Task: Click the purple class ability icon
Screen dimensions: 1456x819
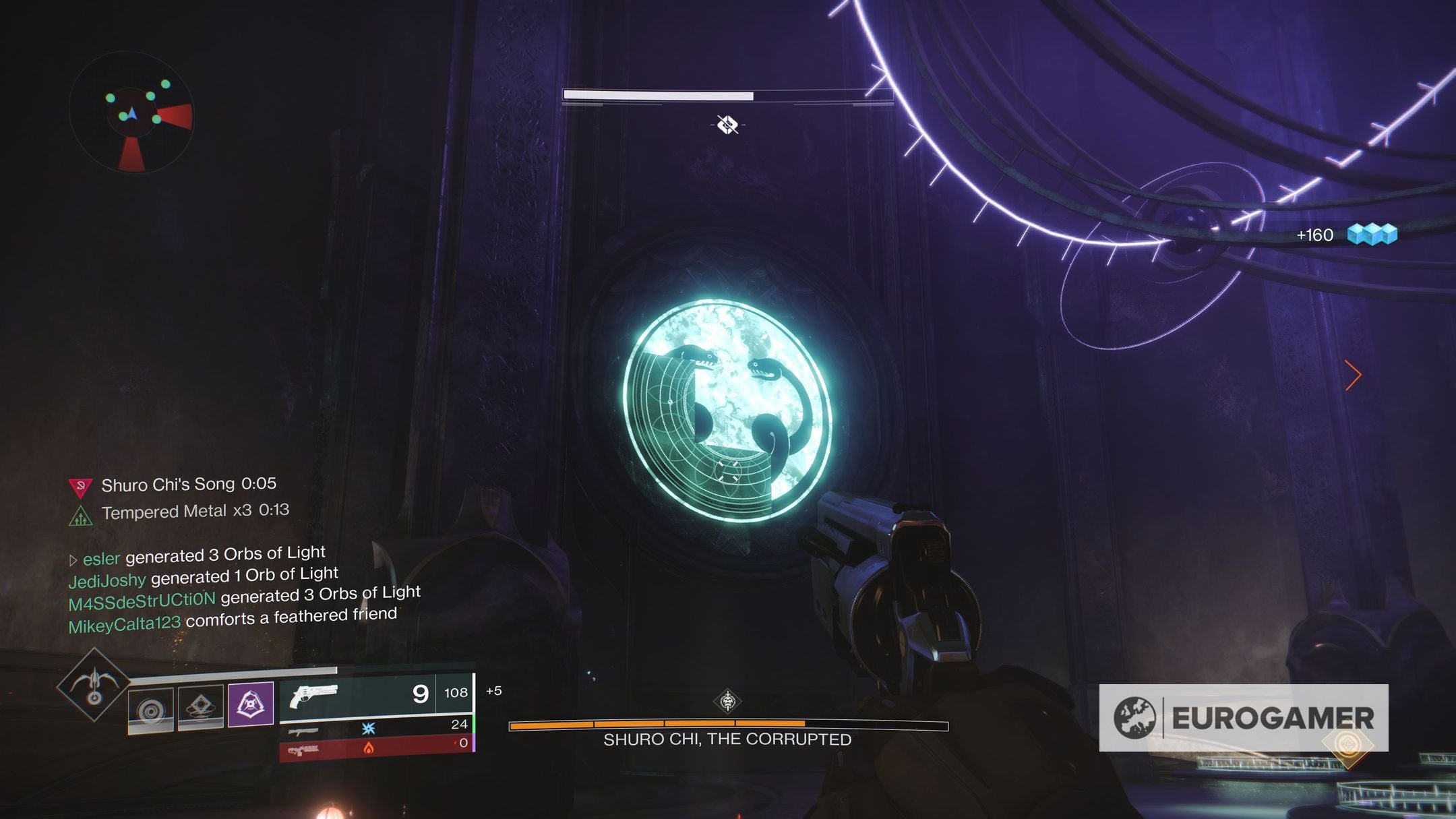Action: coord(251,704)
